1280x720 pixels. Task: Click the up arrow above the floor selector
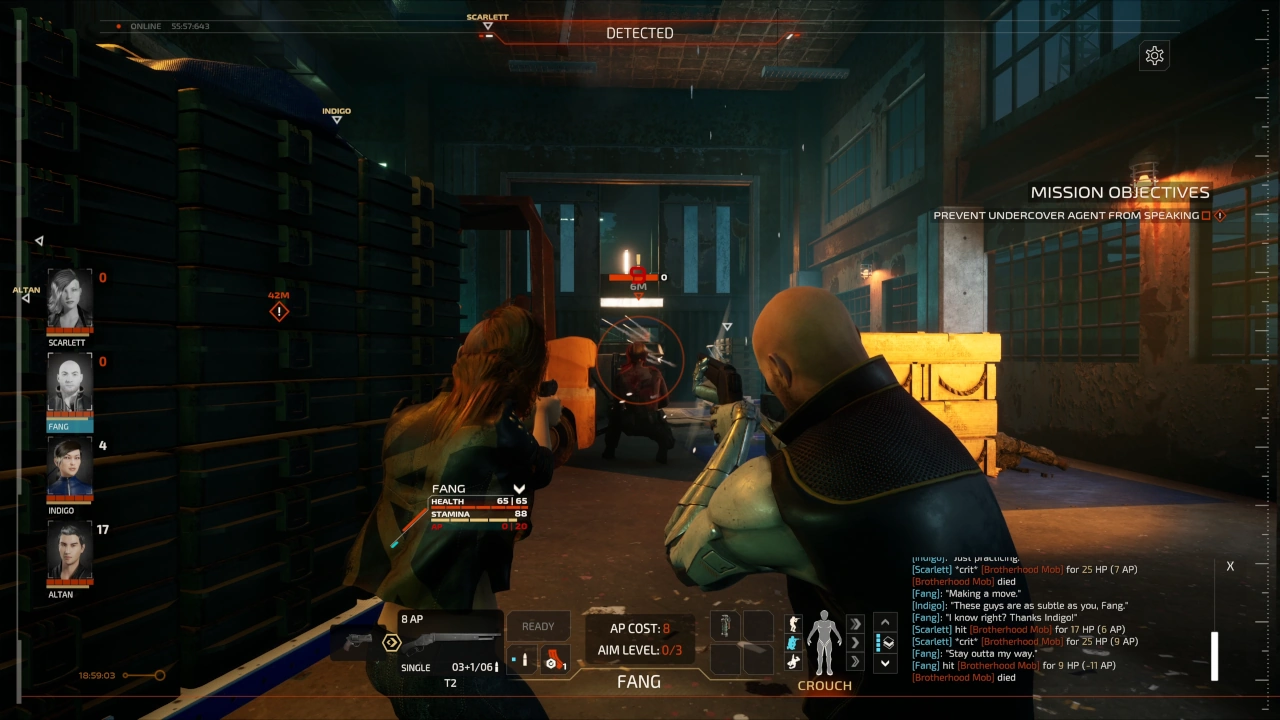[885, 621]
